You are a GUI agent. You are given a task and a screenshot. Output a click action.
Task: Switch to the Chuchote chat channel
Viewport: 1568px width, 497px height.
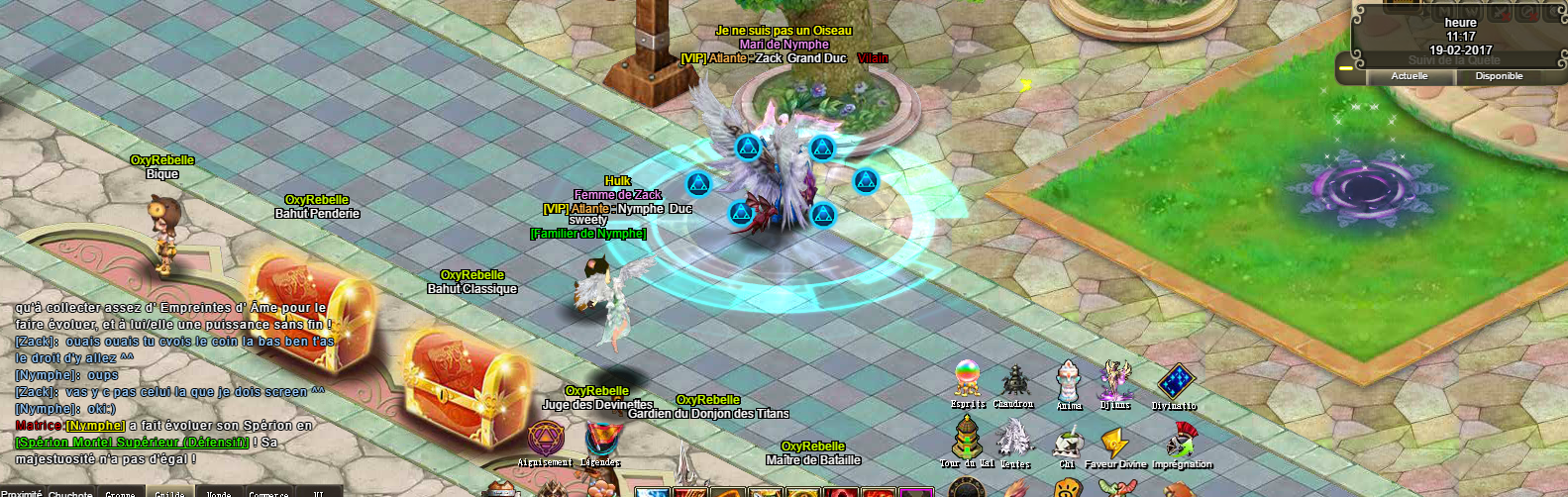[x=70, y=492]
